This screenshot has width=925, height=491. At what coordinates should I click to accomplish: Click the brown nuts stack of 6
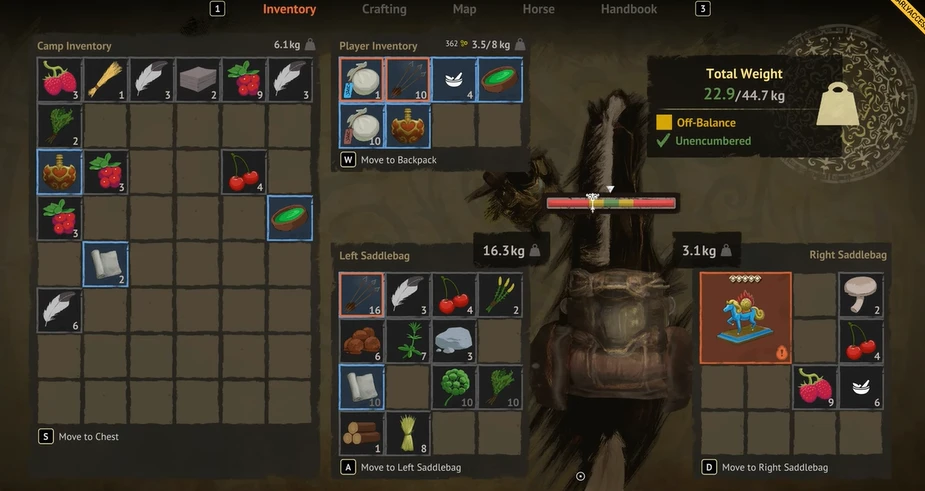pos(361,341)
